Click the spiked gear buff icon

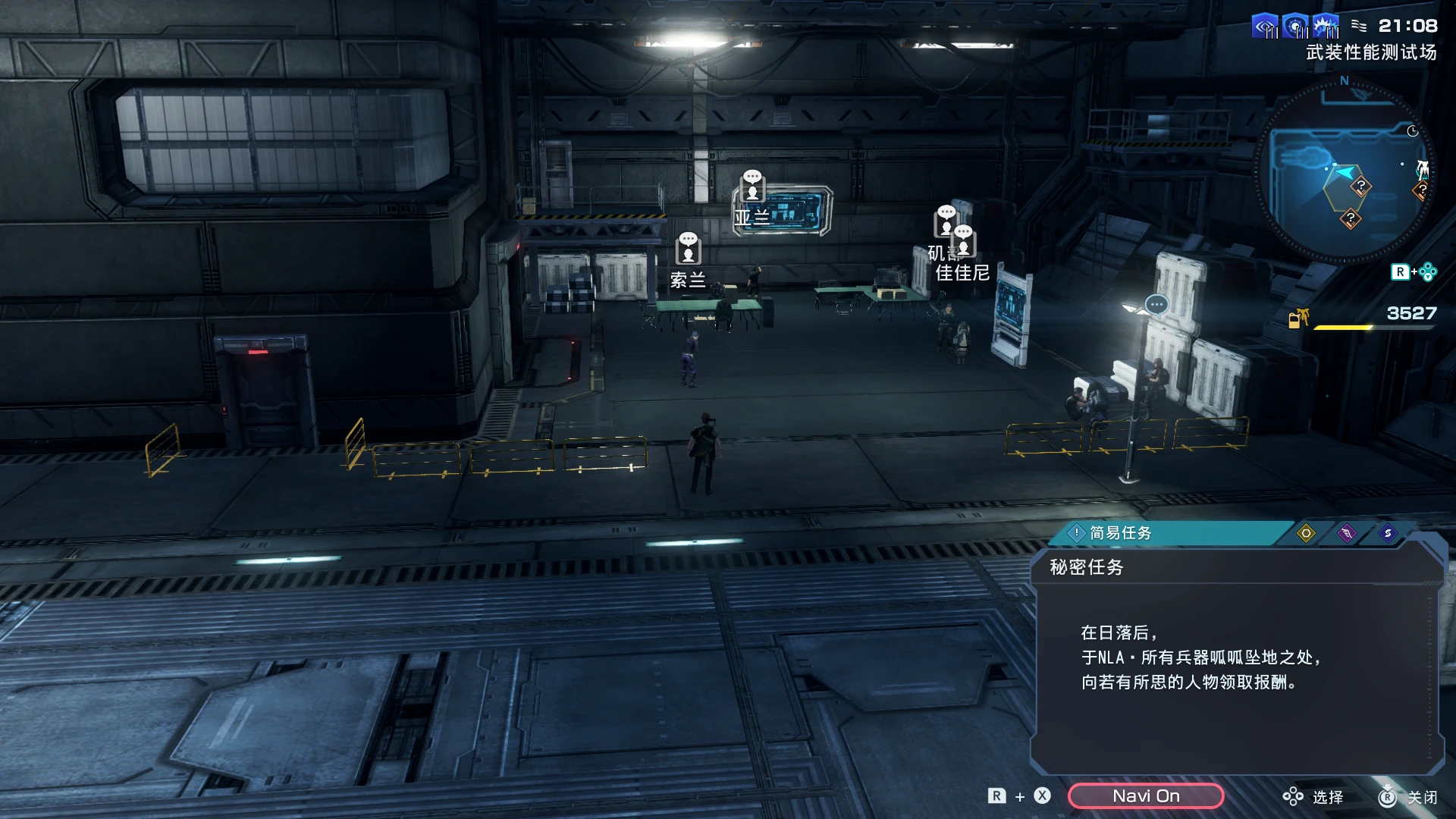tap(1326, 27)
